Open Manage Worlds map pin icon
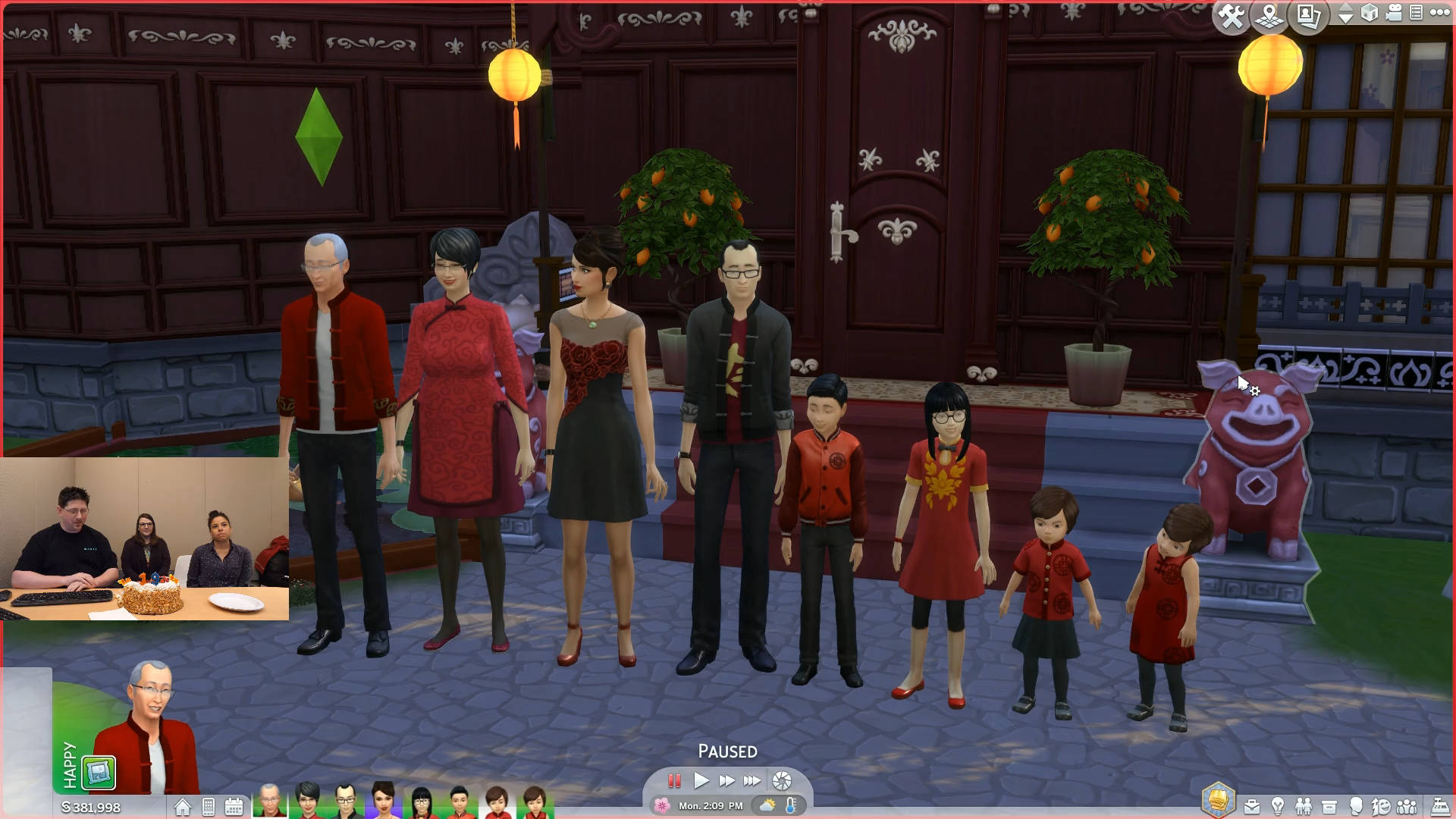Image resolution: width=1456 pixels, height=819 pixels. coord(1269,16)
